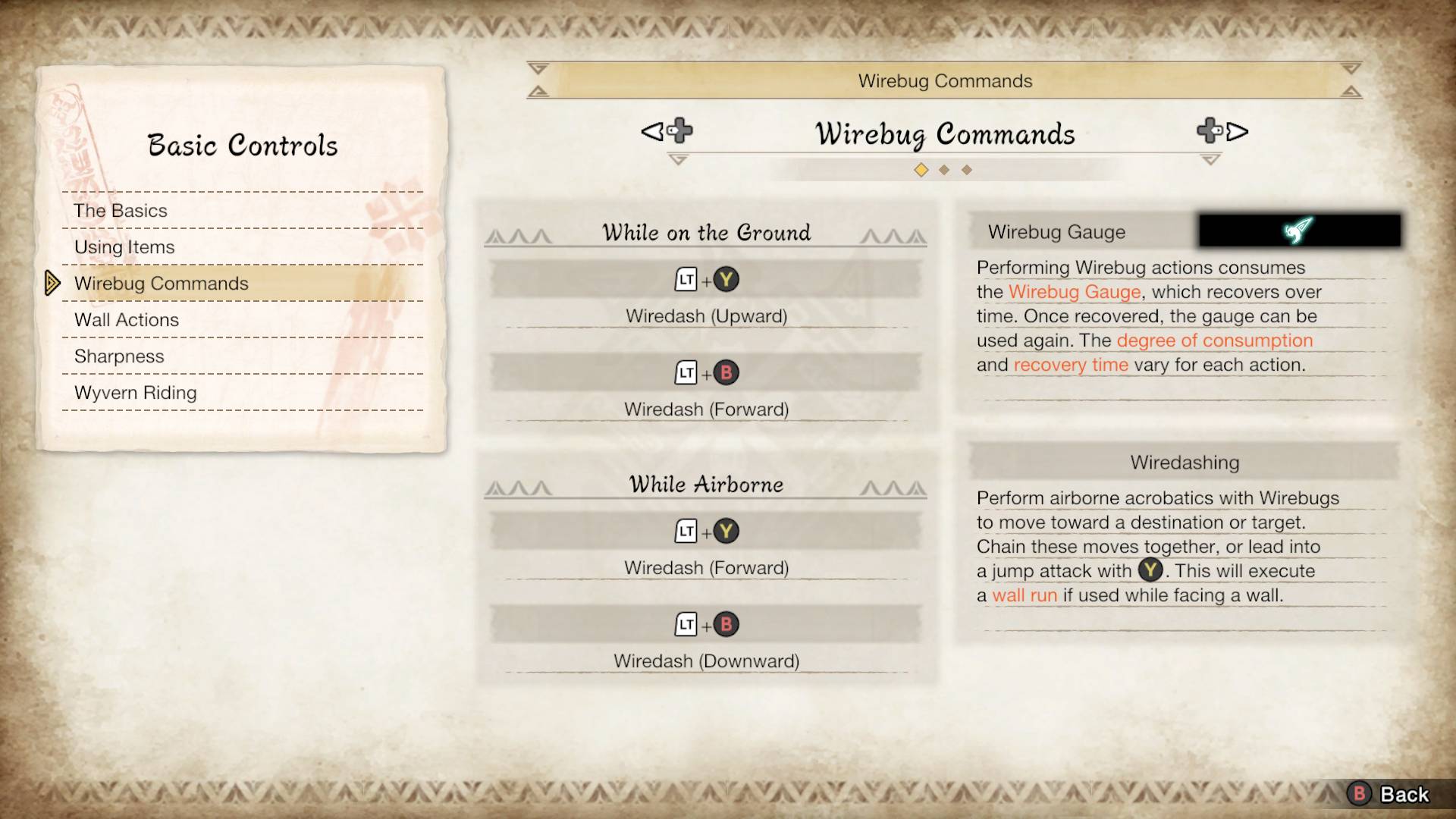Select the Sharpness entry

(119, 356)
